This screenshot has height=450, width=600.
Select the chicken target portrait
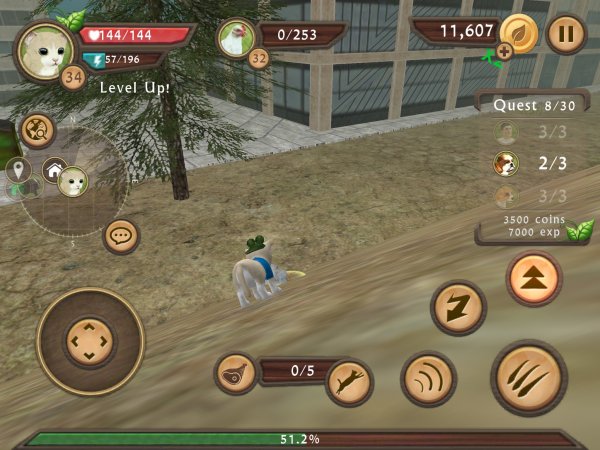coord(237,38)
